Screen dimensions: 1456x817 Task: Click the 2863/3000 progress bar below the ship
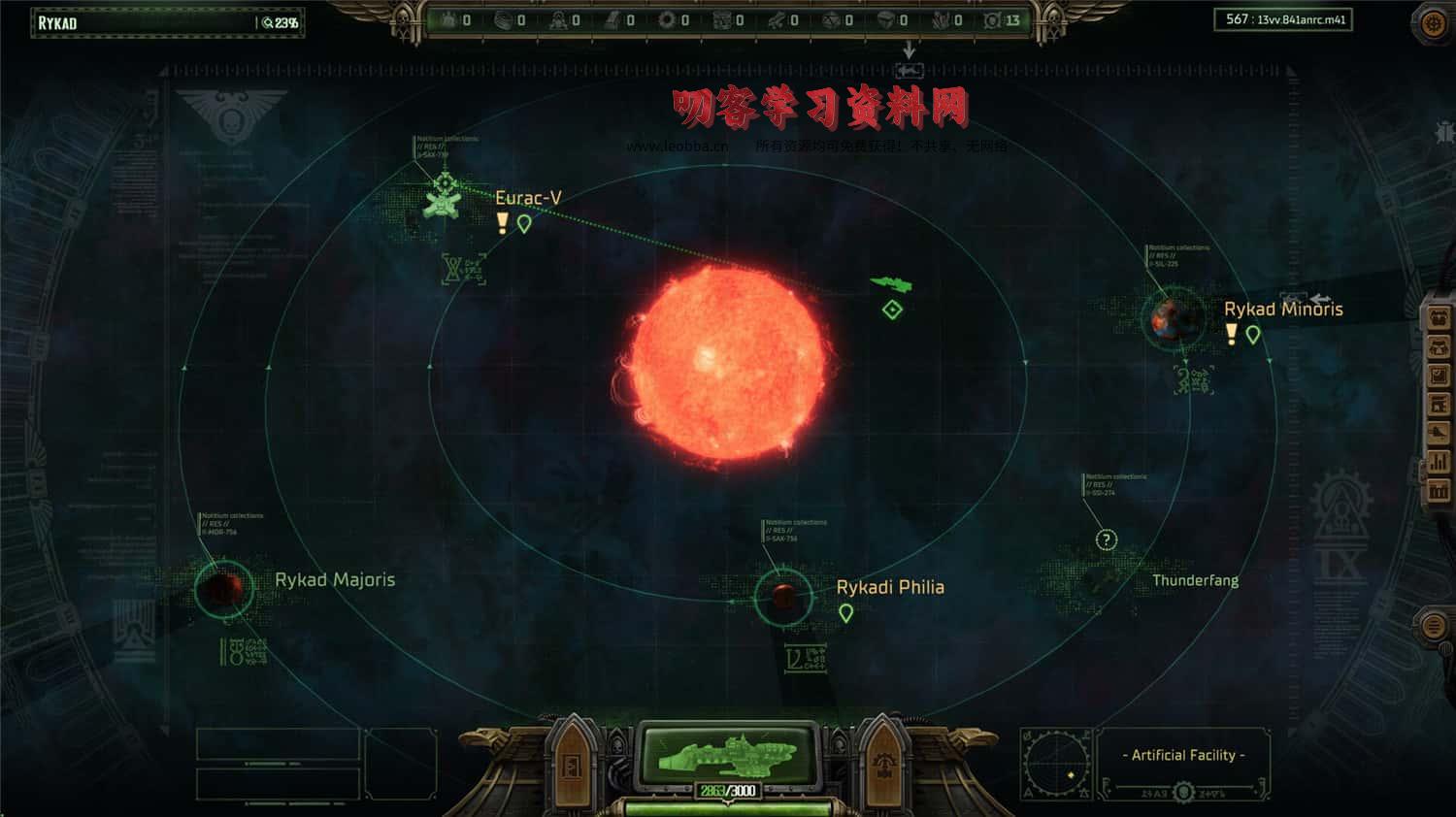coord(729,789)
